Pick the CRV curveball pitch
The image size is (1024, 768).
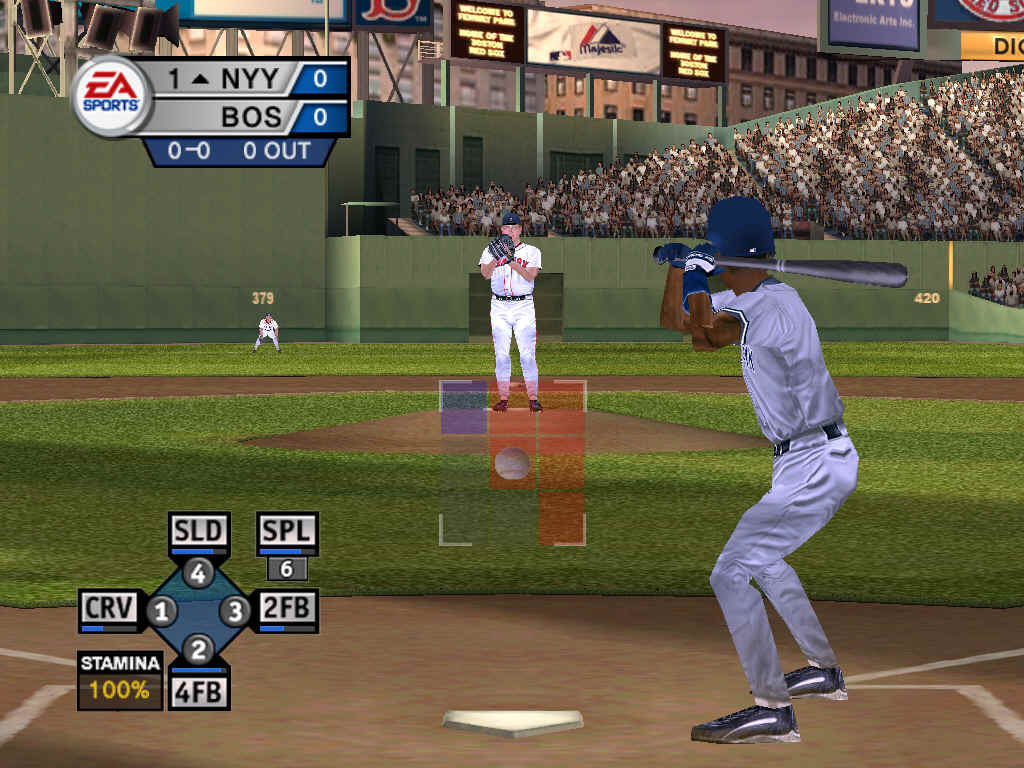109,608
